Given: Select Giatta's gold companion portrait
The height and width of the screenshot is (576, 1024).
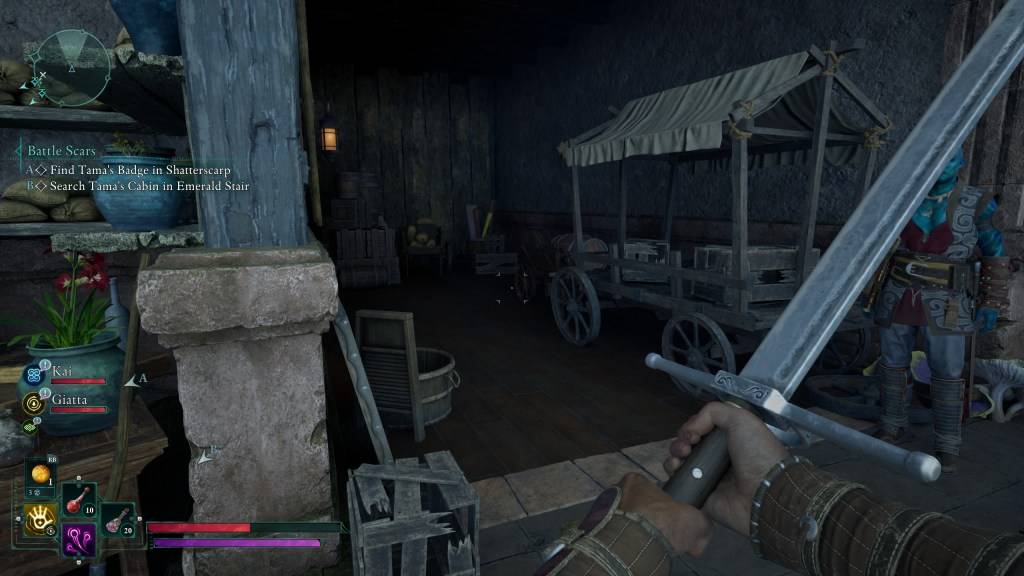Looking at the screenshot, I should click(x=33, y=403).
